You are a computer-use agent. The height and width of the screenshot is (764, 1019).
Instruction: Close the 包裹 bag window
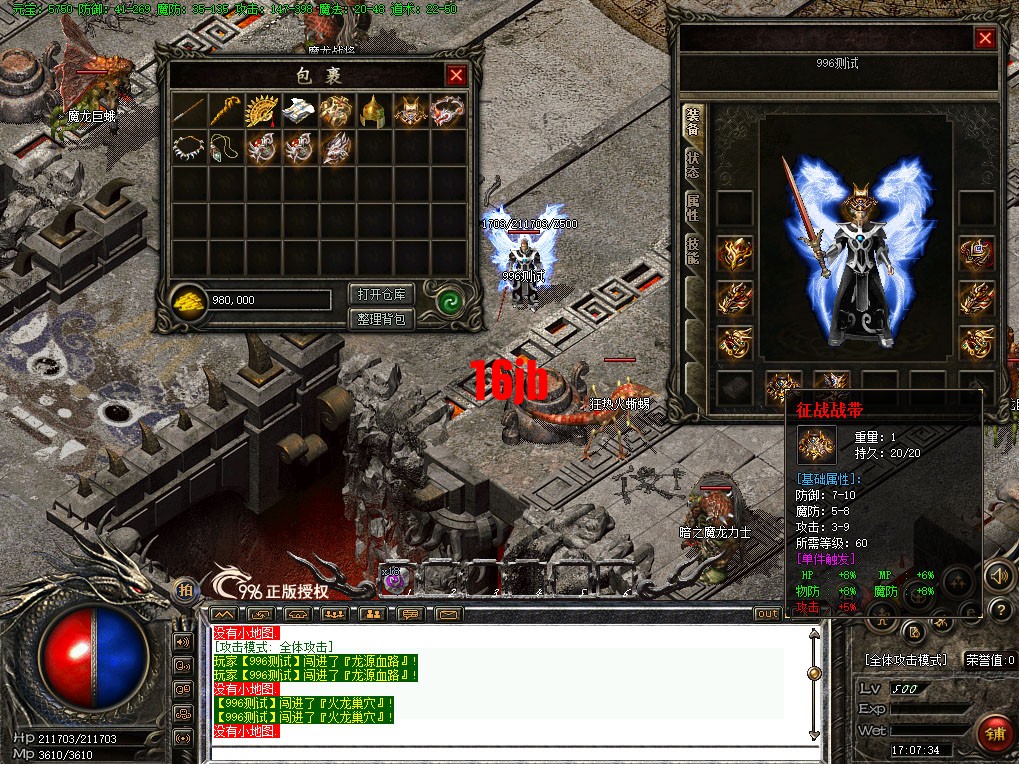point(456,75)
